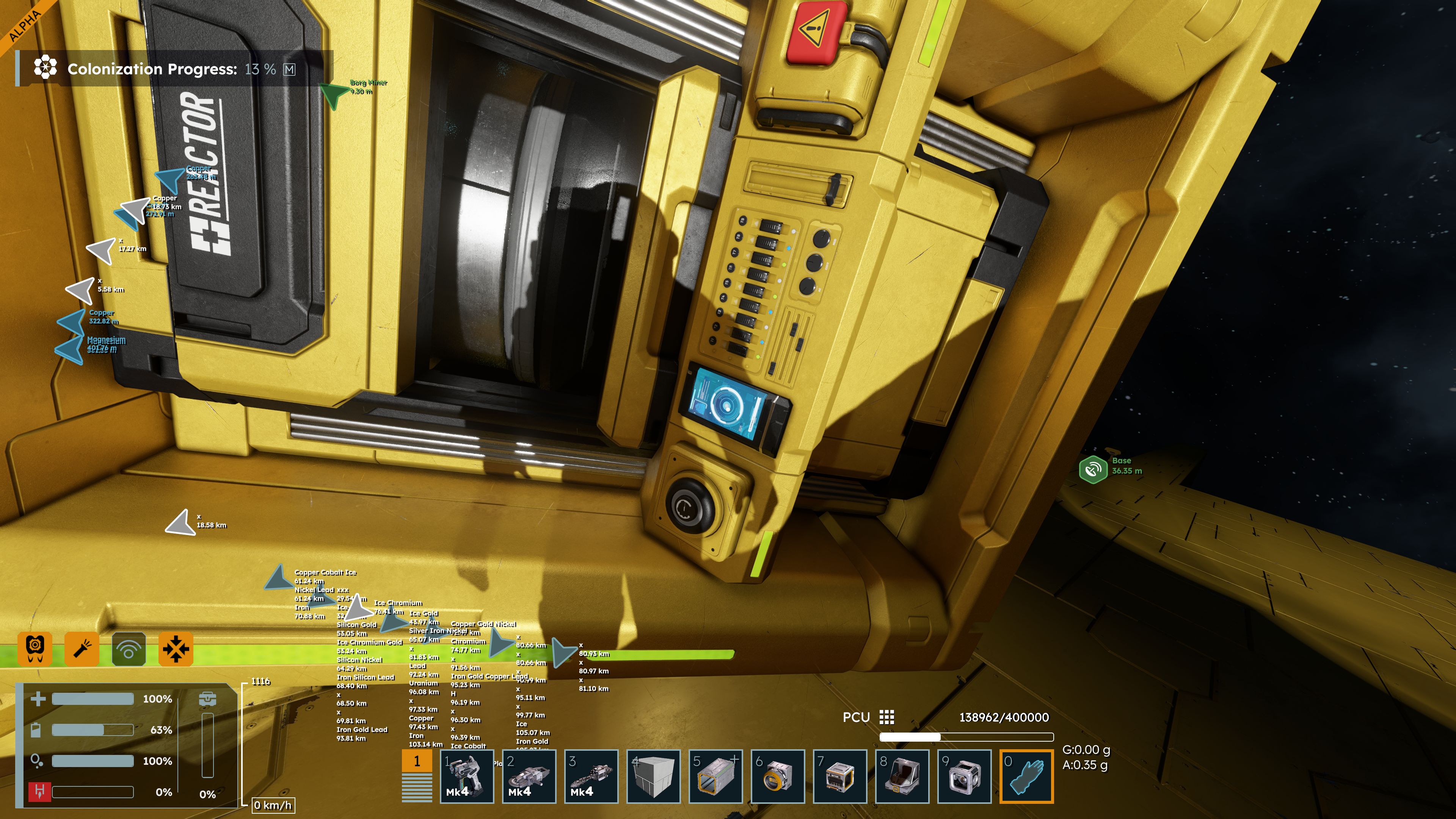Viewport: 1456px width, 819px height.
Task: Select the empty hand glove slot
Action: coord(1026,776)
